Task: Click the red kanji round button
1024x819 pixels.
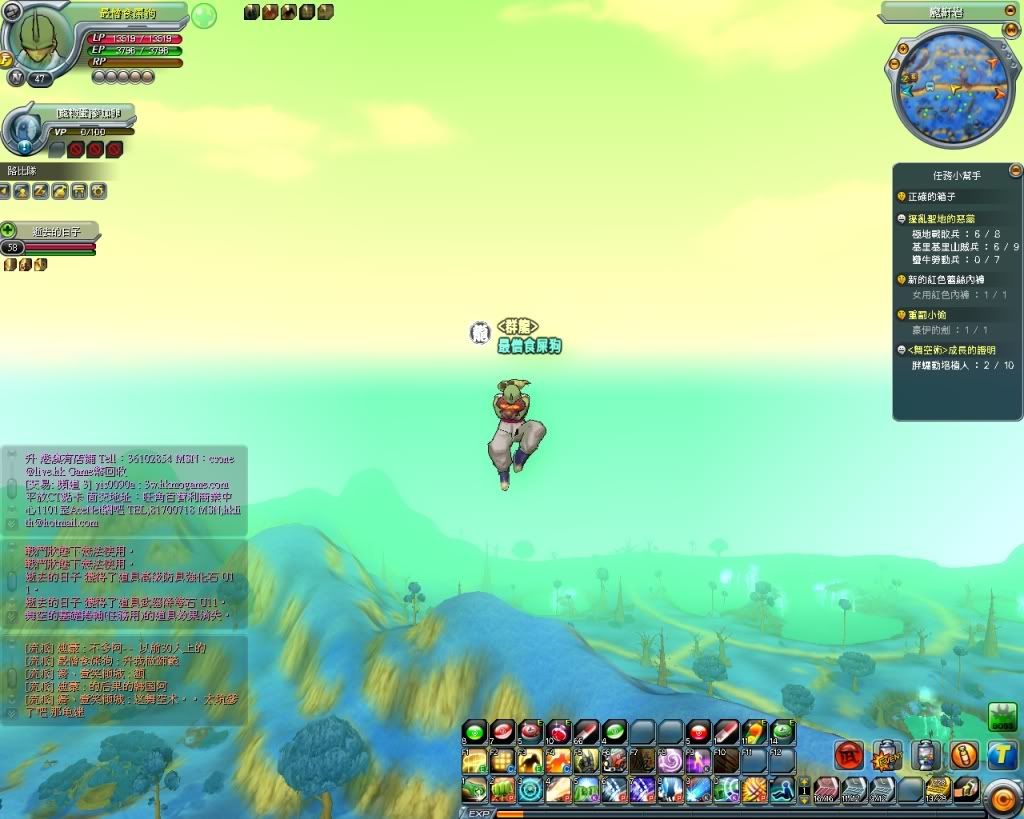Action: (x=849, y=755)
